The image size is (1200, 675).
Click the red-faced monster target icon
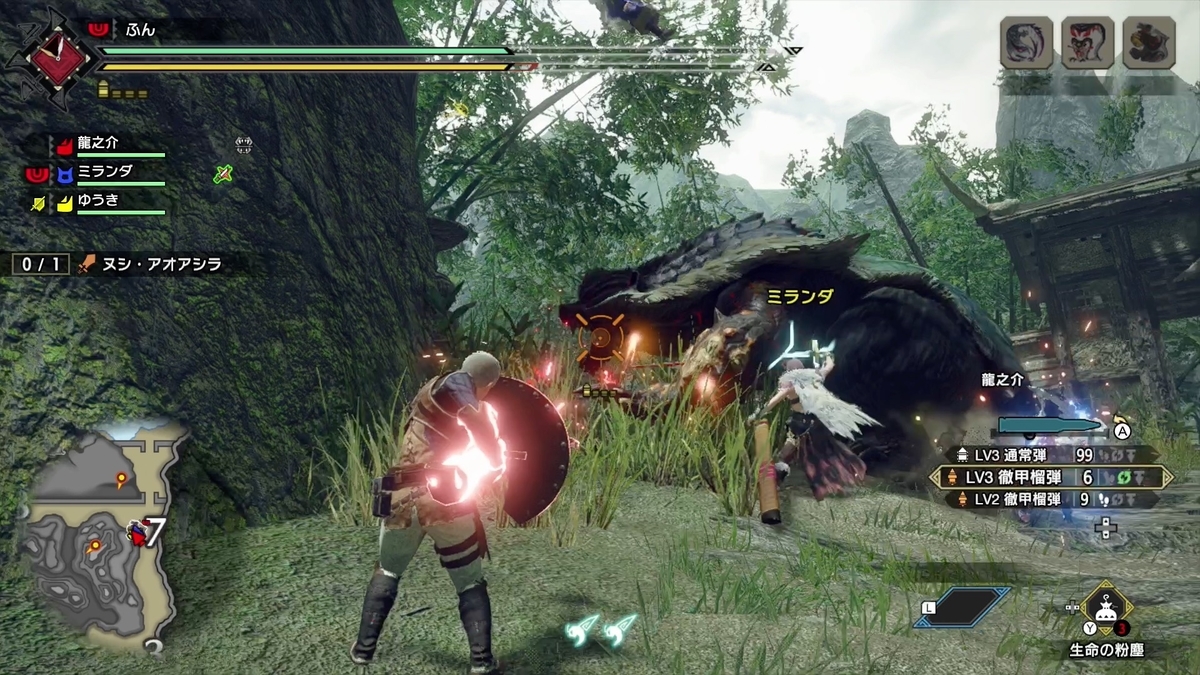(x=1088, y=43)
